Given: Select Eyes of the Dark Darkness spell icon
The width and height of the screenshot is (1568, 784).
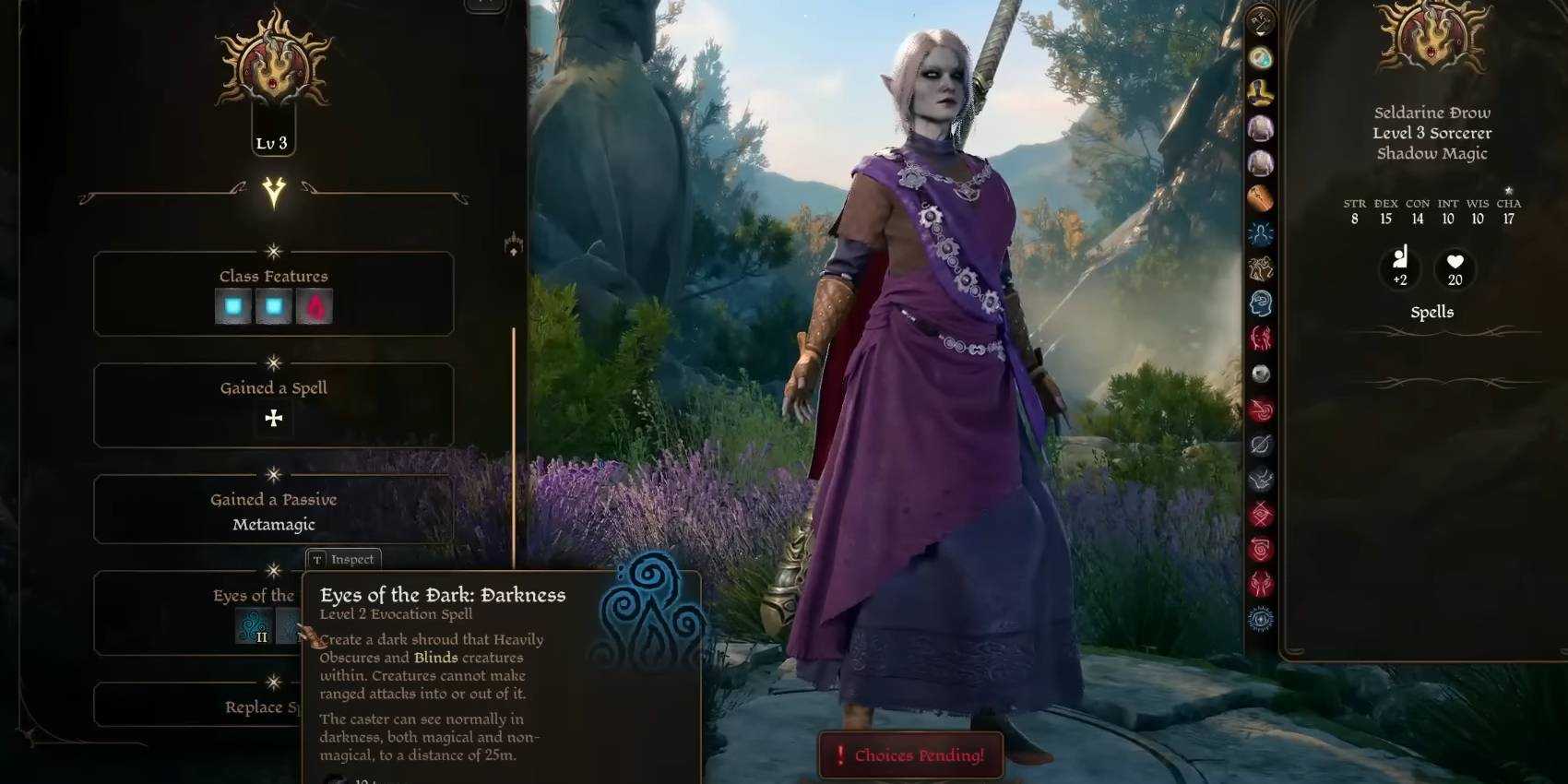Looking at the screenshot, I should coord(253,626).
